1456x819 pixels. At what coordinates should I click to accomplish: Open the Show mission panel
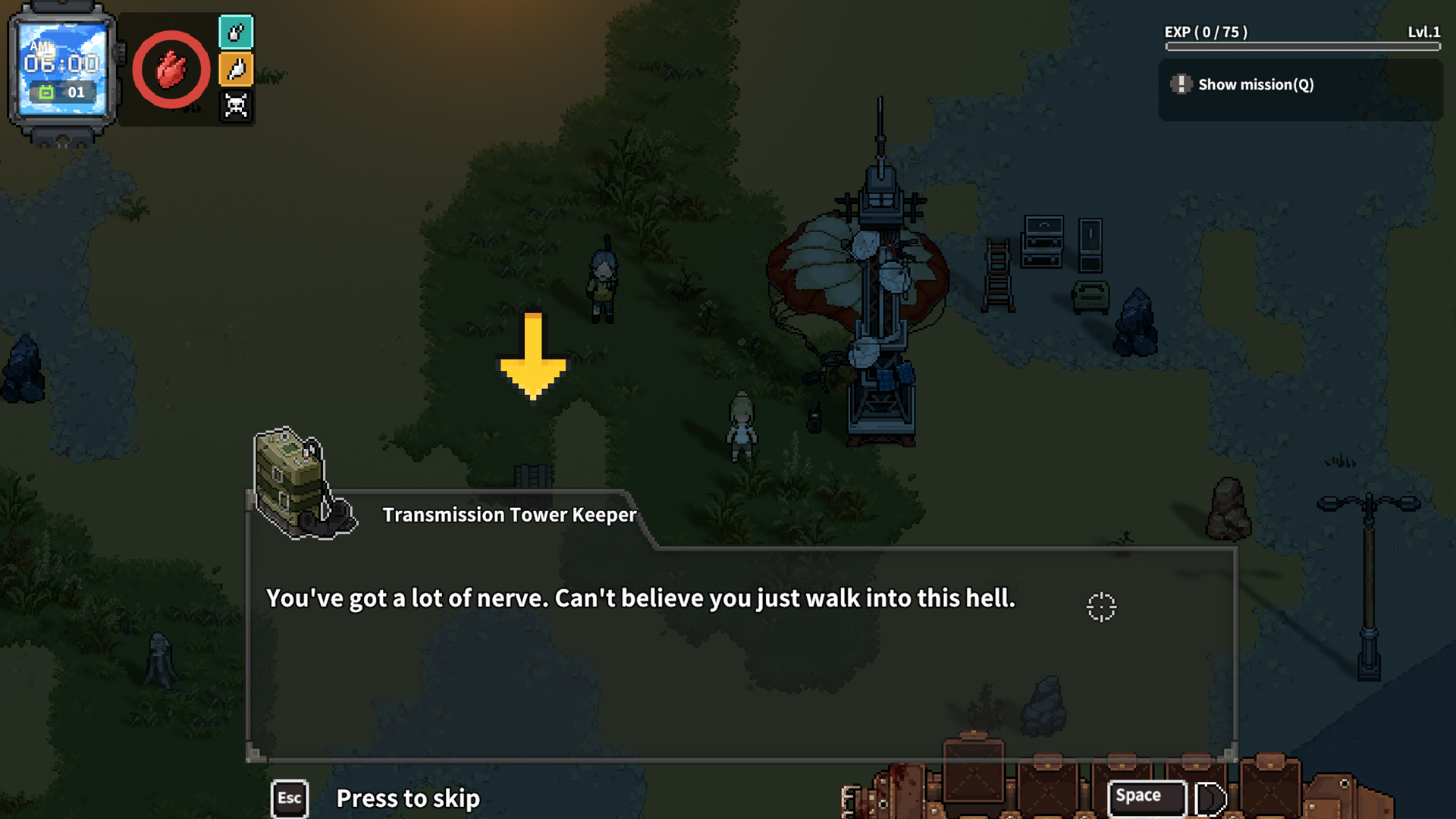pyautogui.click(x=1255, y=85)
